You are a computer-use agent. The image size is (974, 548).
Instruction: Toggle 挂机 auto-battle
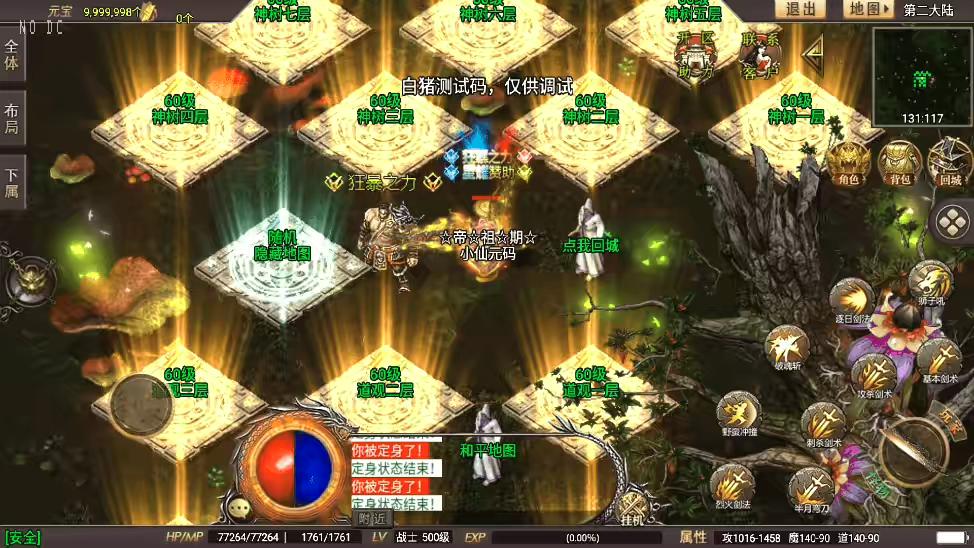click(x=632, y=508)
